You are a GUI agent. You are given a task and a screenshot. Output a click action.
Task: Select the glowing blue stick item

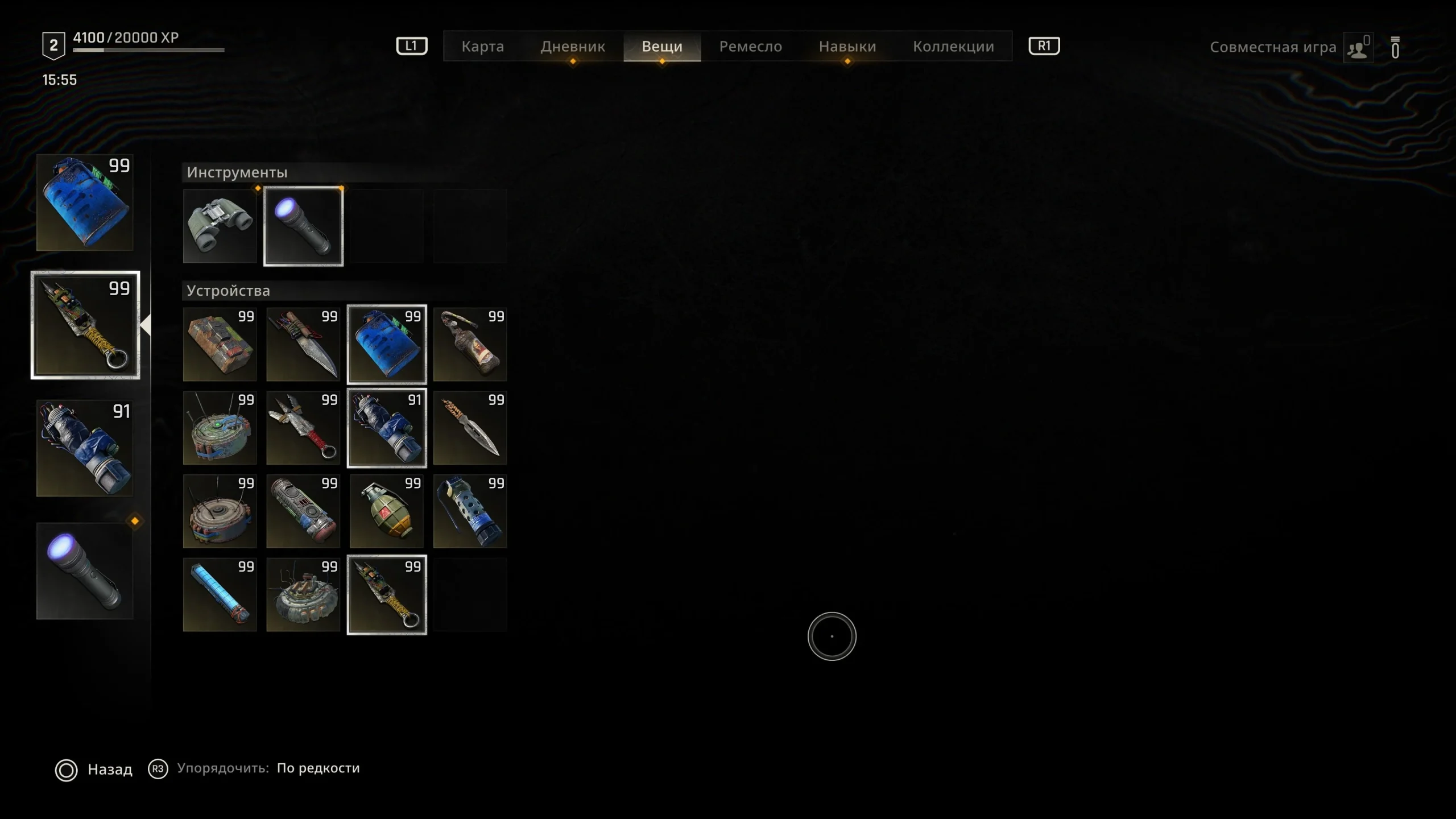pyautogui.click(x=220, y=594)
